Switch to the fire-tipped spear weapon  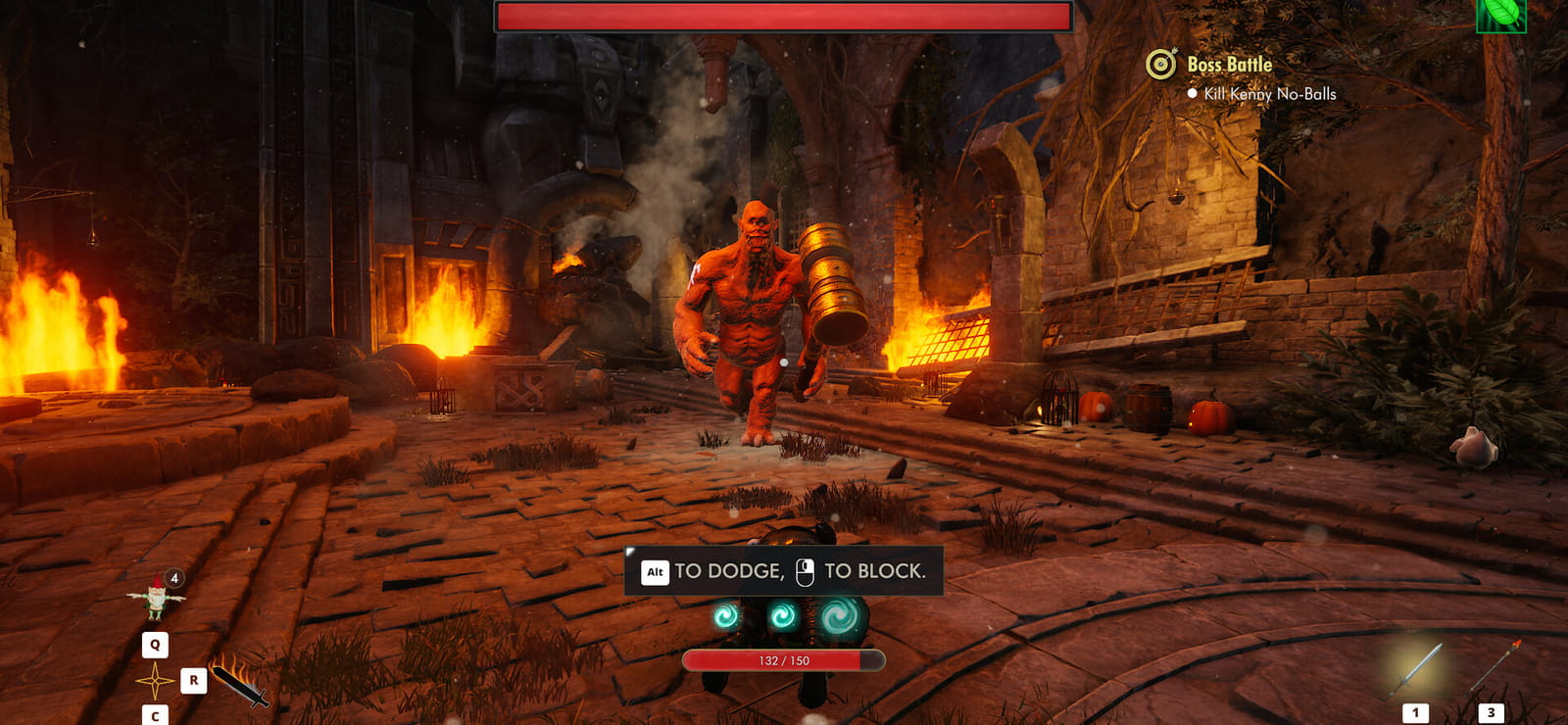pyautogui.click(x=1494, y=668)
